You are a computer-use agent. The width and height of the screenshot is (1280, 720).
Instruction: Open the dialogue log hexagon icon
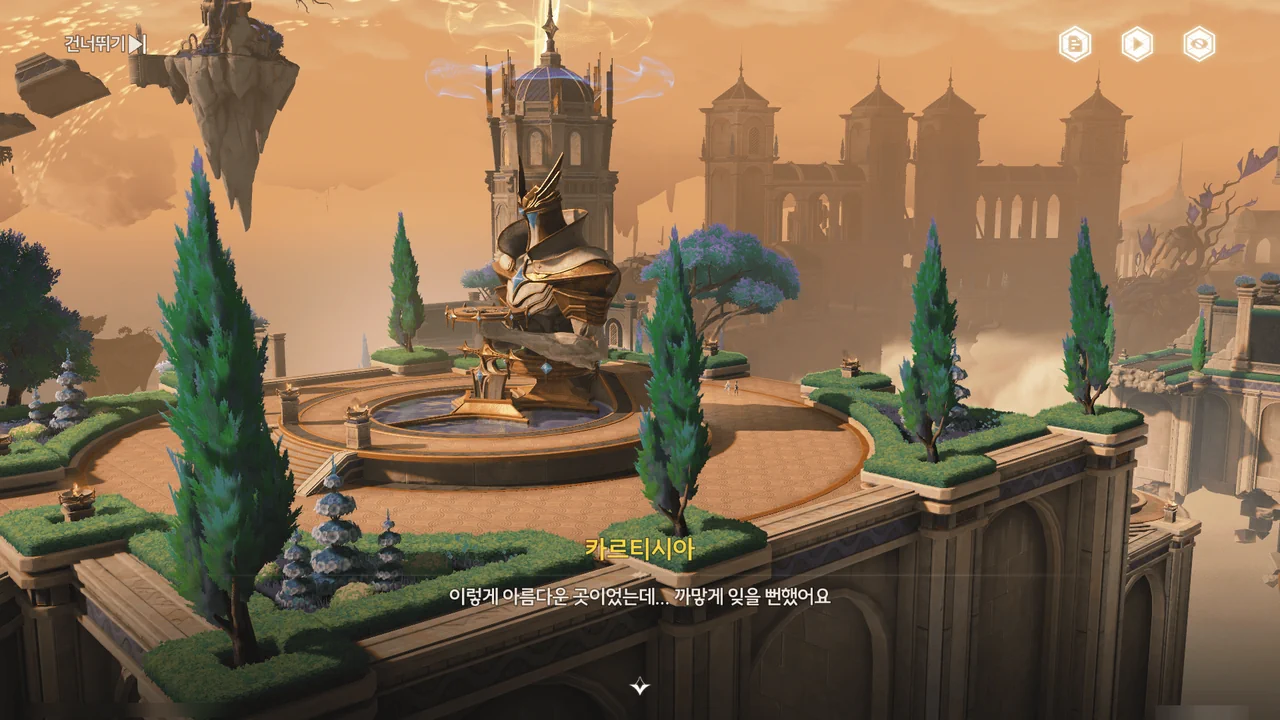(x=1075, y=44)
